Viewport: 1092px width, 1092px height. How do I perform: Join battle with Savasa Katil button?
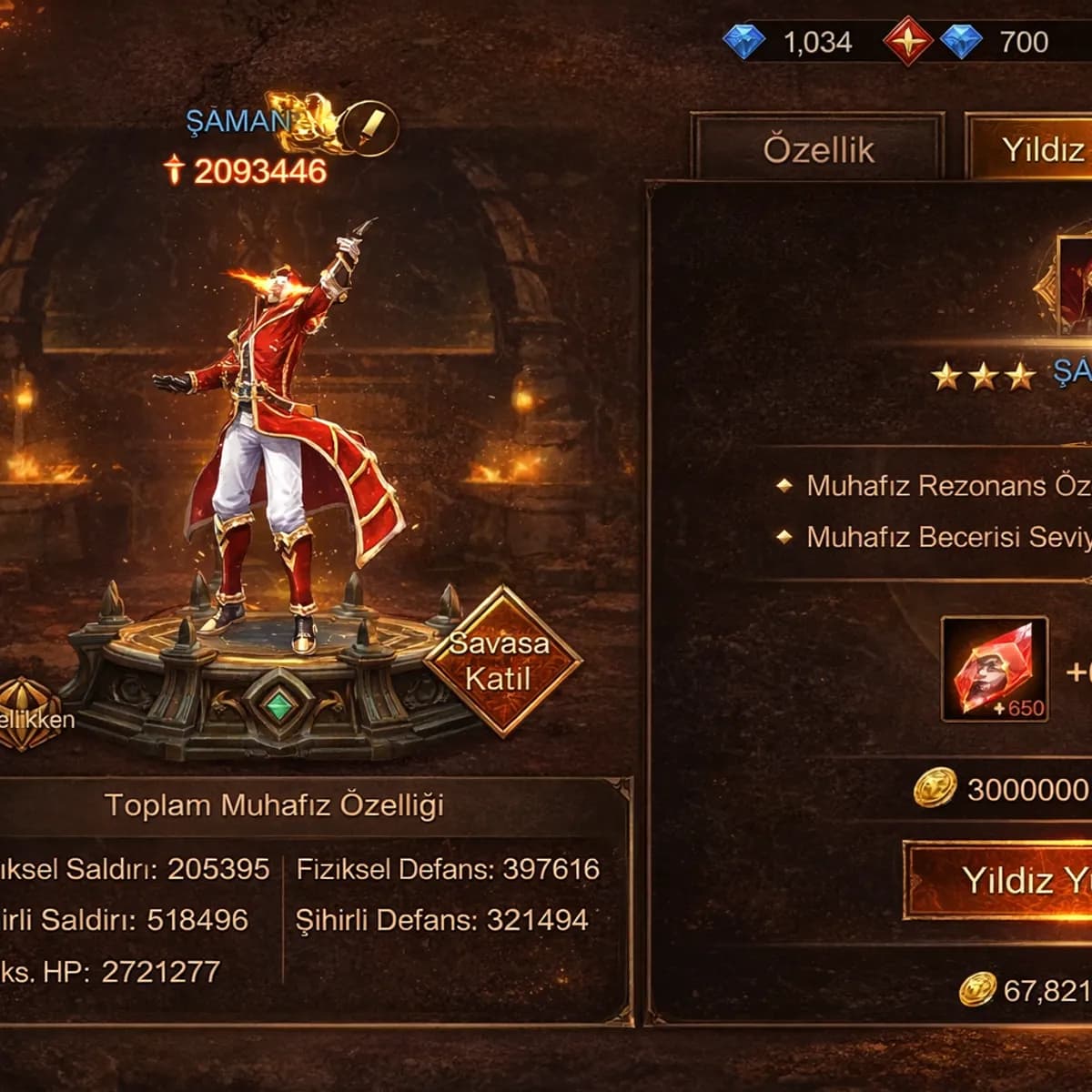pos(501,662)
